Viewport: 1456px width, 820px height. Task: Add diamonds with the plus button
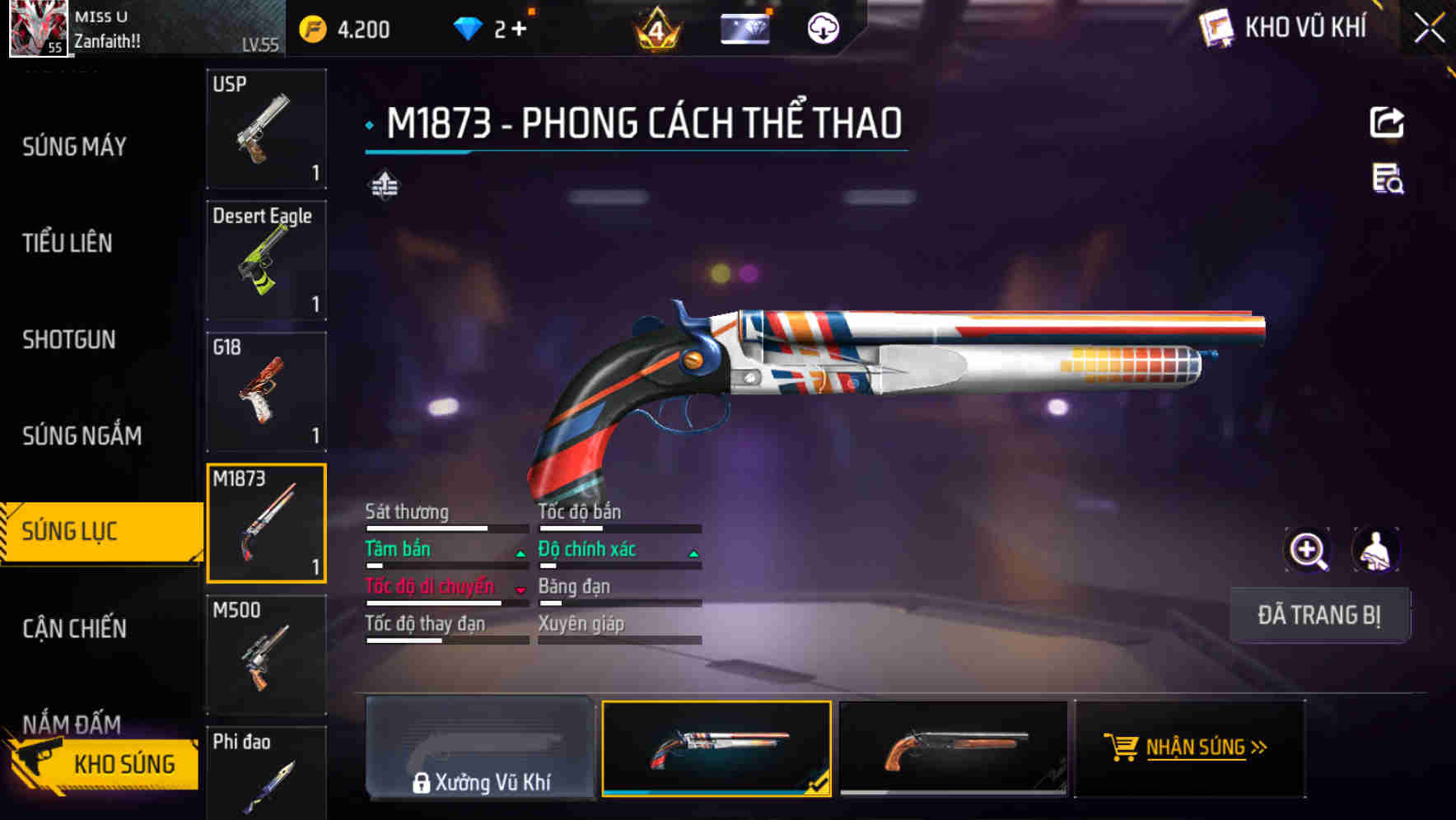[519, 30]
